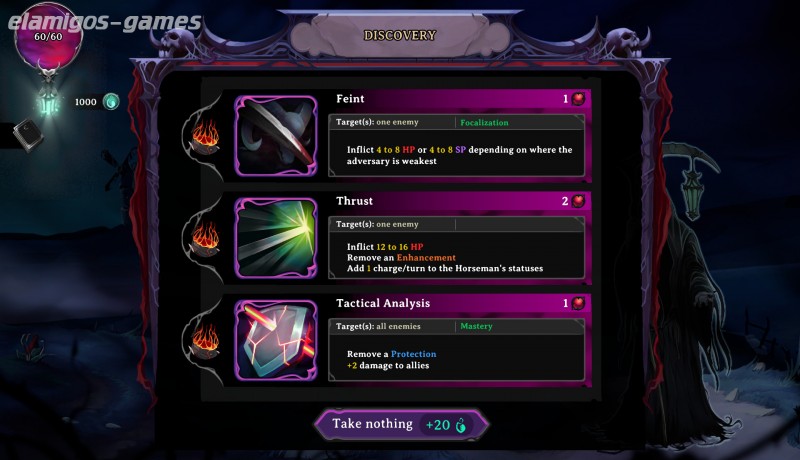Click the Thrust green blade artwork

coord(277,238)
